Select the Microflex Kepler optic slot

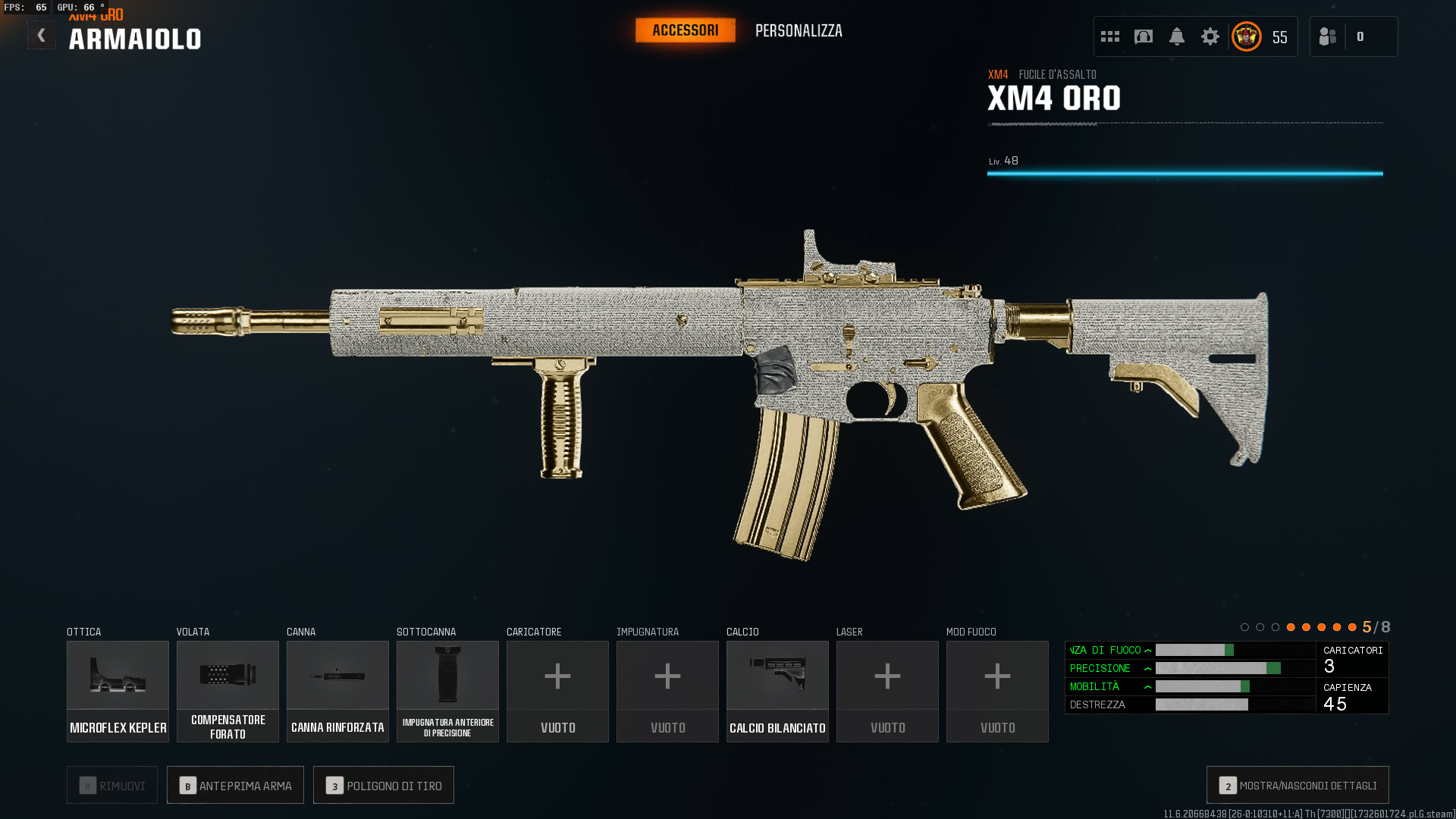tap(118, 691)
